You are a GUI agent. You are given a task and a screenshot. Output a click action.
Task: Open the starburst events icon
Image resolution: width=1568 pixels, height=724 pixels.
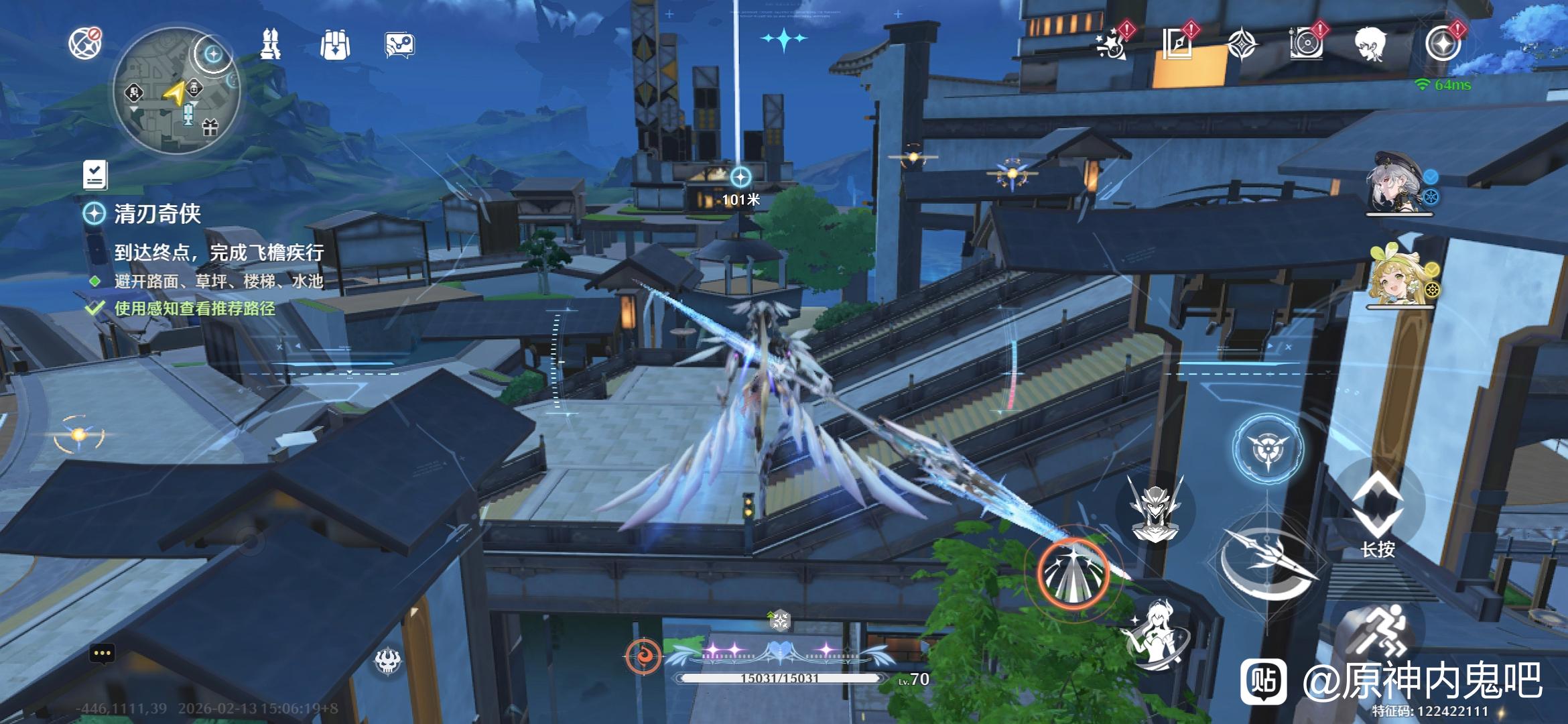click(1112, 43)
